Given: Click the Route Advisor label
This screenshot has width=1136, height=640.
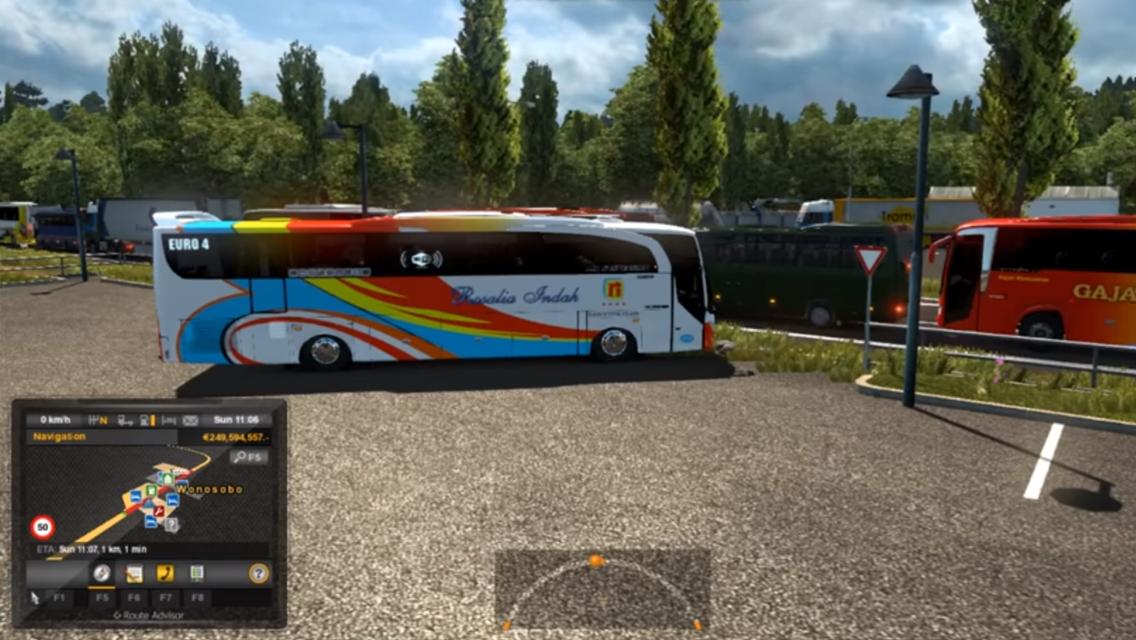Looking at the screenshot, I should pyautogui.click(x=150, y=616).
